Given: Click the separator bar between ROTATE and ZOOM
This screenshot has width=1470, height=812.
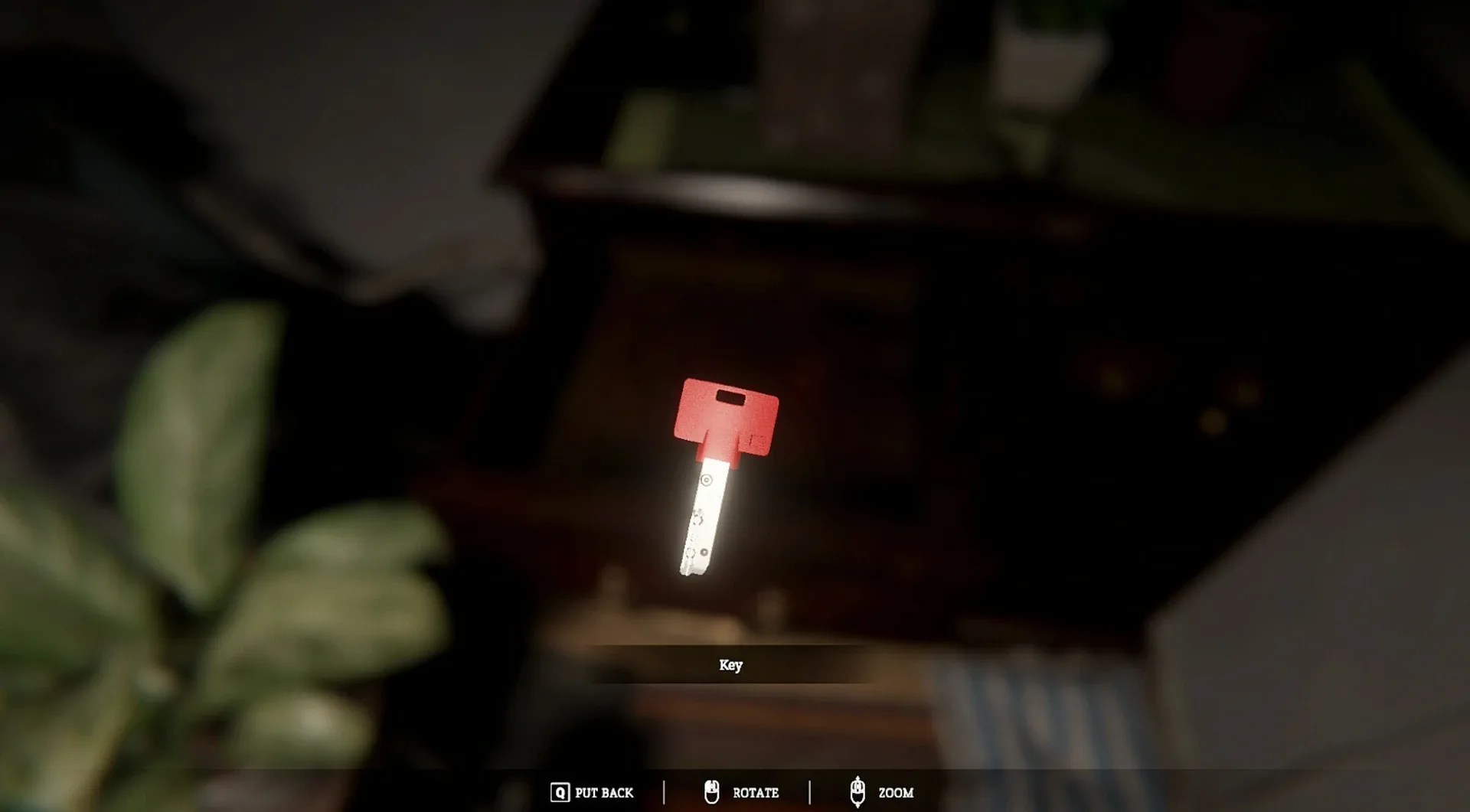Looking at the screenshot, I should tap(809, 791).
